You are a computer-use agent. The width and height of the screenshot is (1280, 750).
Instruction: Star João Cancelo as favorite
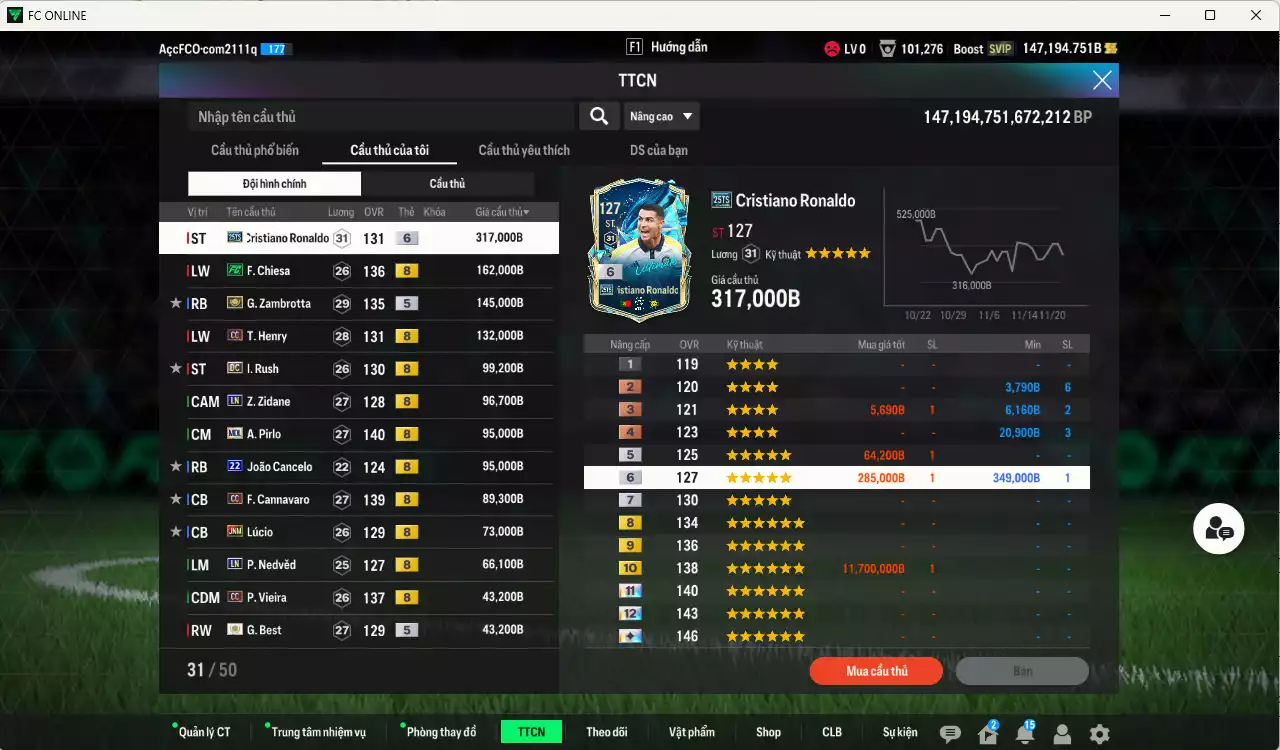(176, 466)
